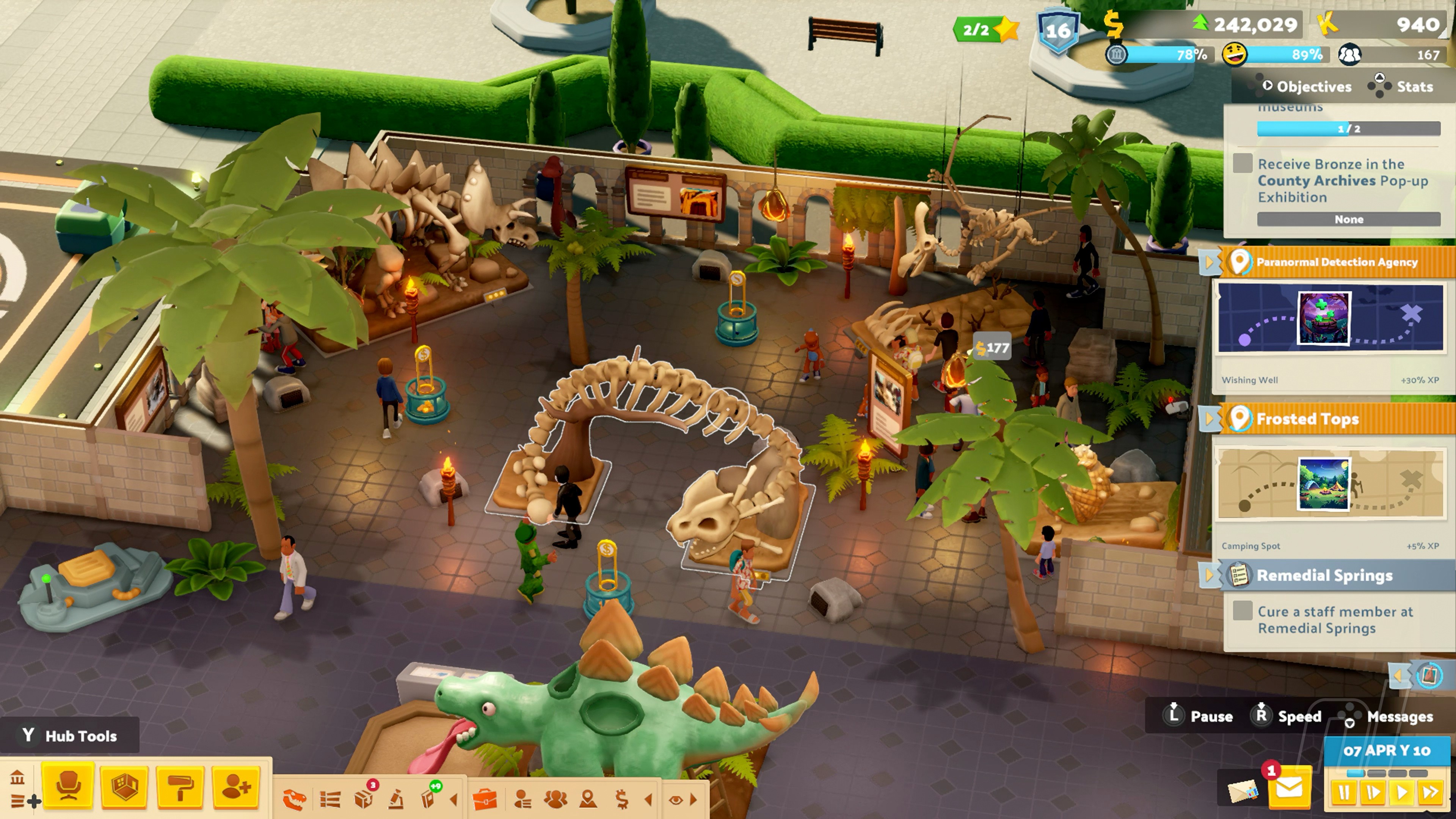Open the Remedial Springs objective header
Screen dimensions: 1456x819
1324,576
